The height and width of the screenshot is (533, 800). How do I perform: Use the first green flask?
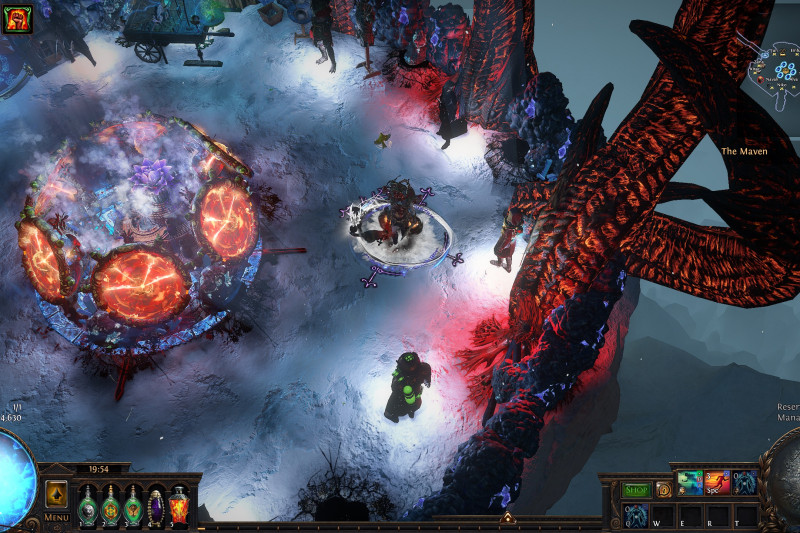[87, 505]
